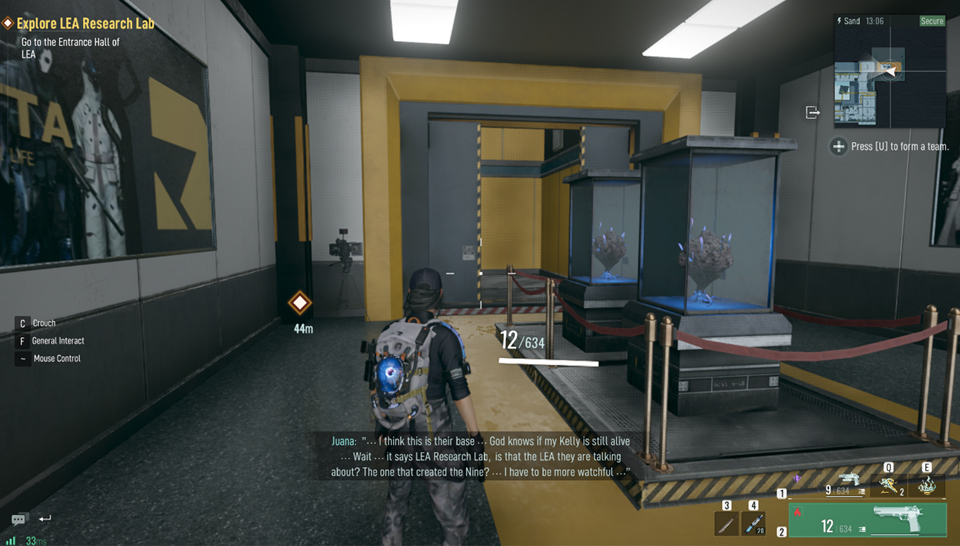Select the melee blade slot

click(x=727, y=523)
